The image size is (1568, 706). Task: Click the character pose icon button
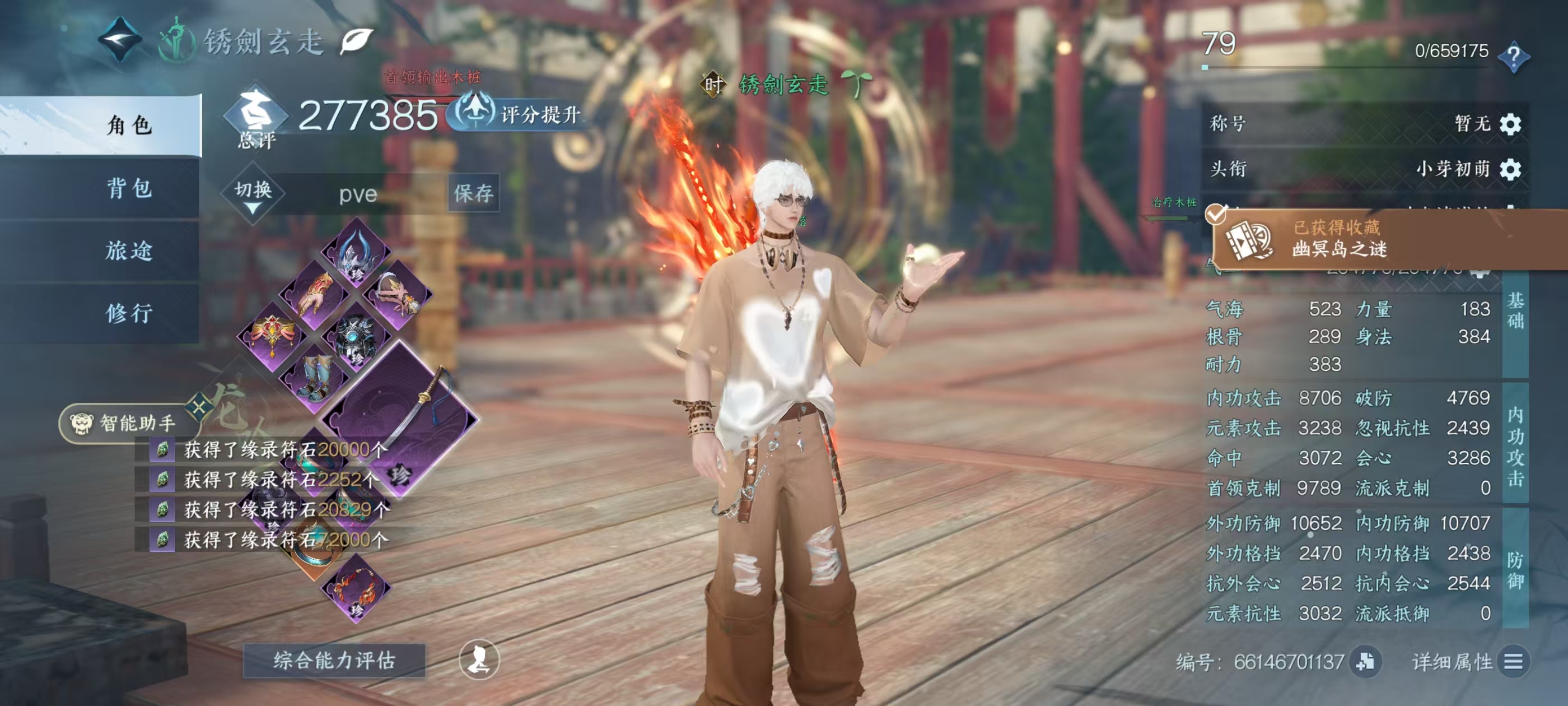tap(479, 659)
